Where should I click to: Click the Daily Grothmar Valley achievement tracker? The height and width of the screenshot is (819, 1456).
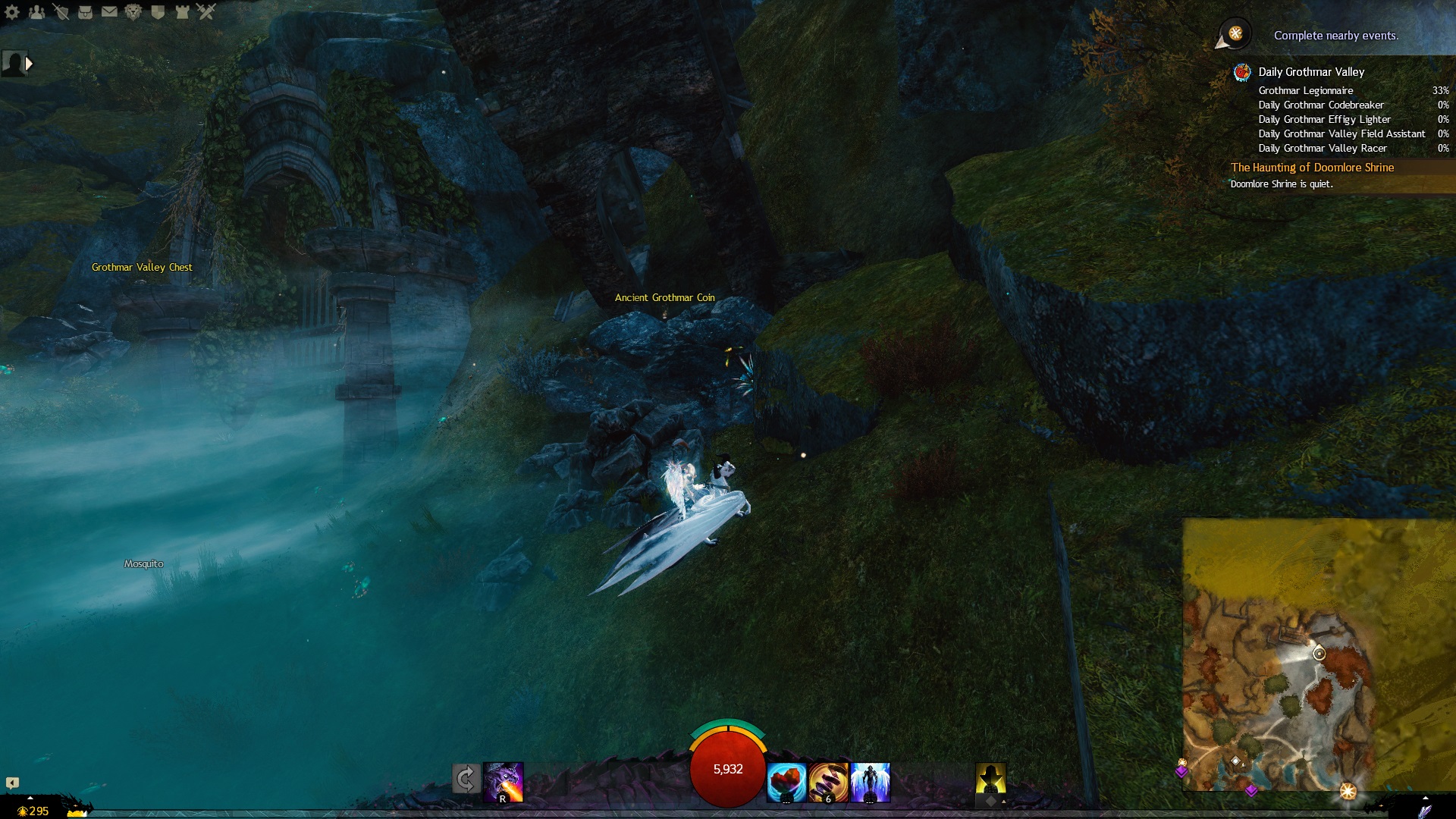pyautogui.click(x=1311, y=72)
